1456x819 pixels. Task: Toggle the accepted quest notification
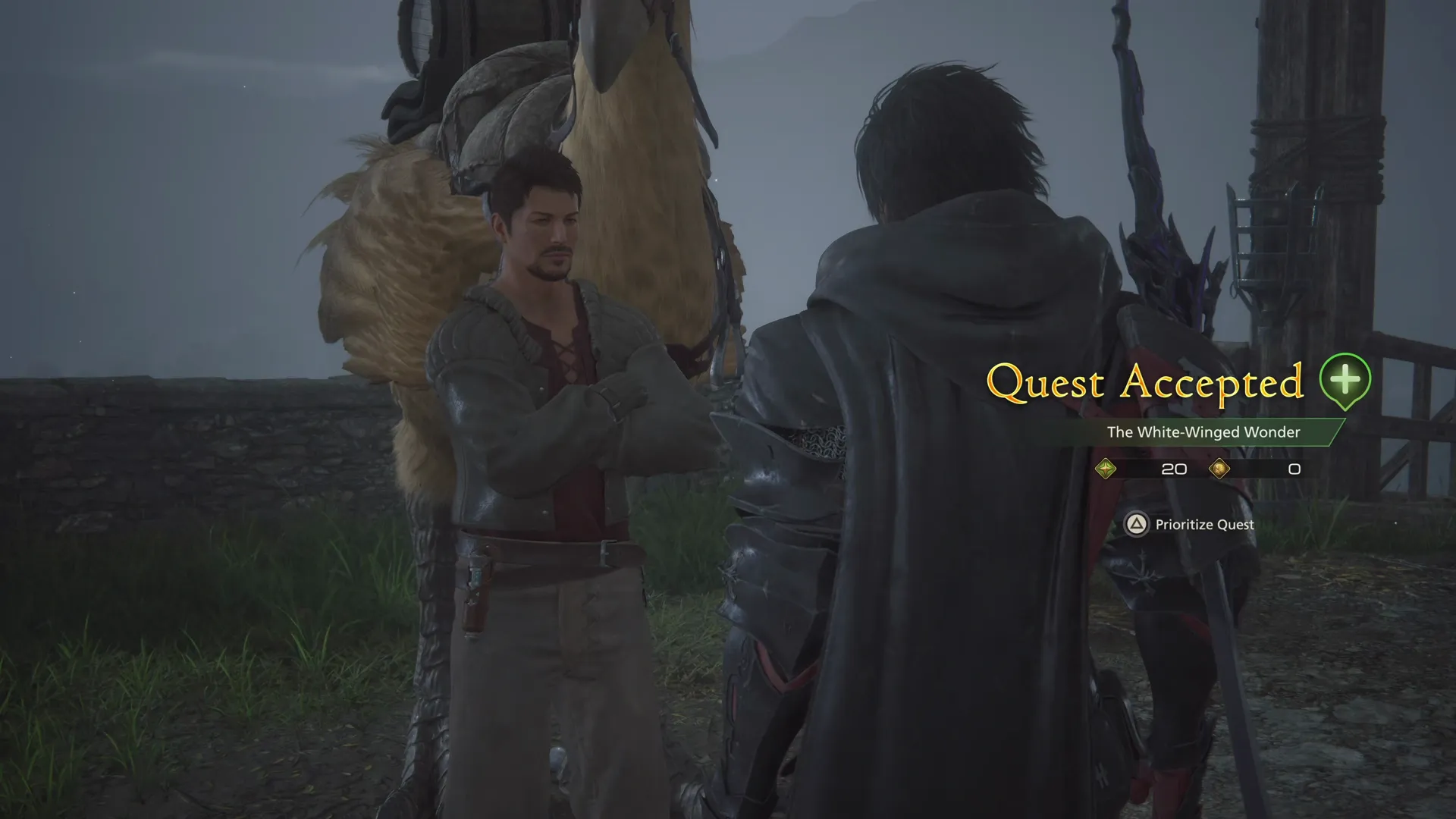(1145, 384)
